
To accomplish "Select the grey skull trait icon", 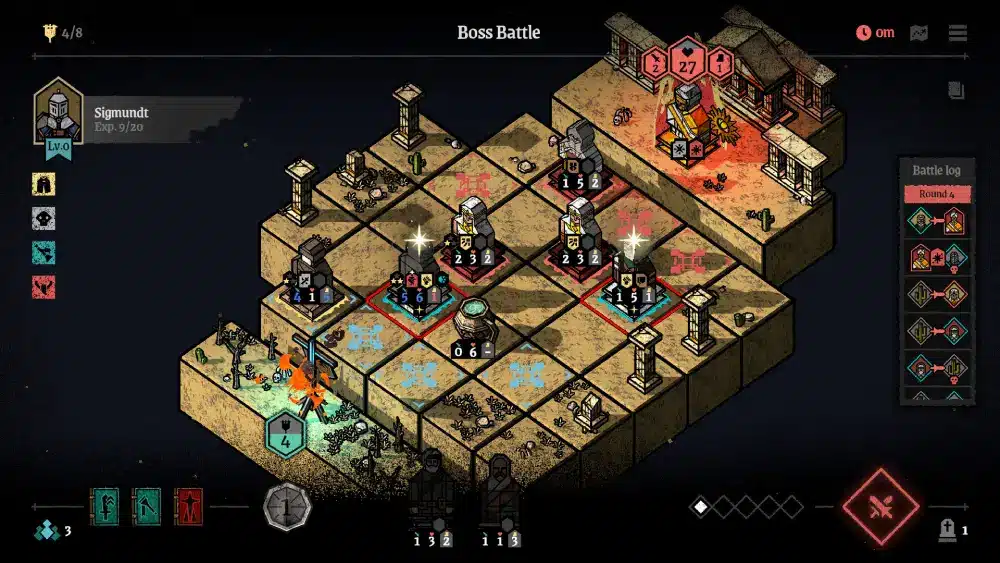I will click(x=43, y=218).
